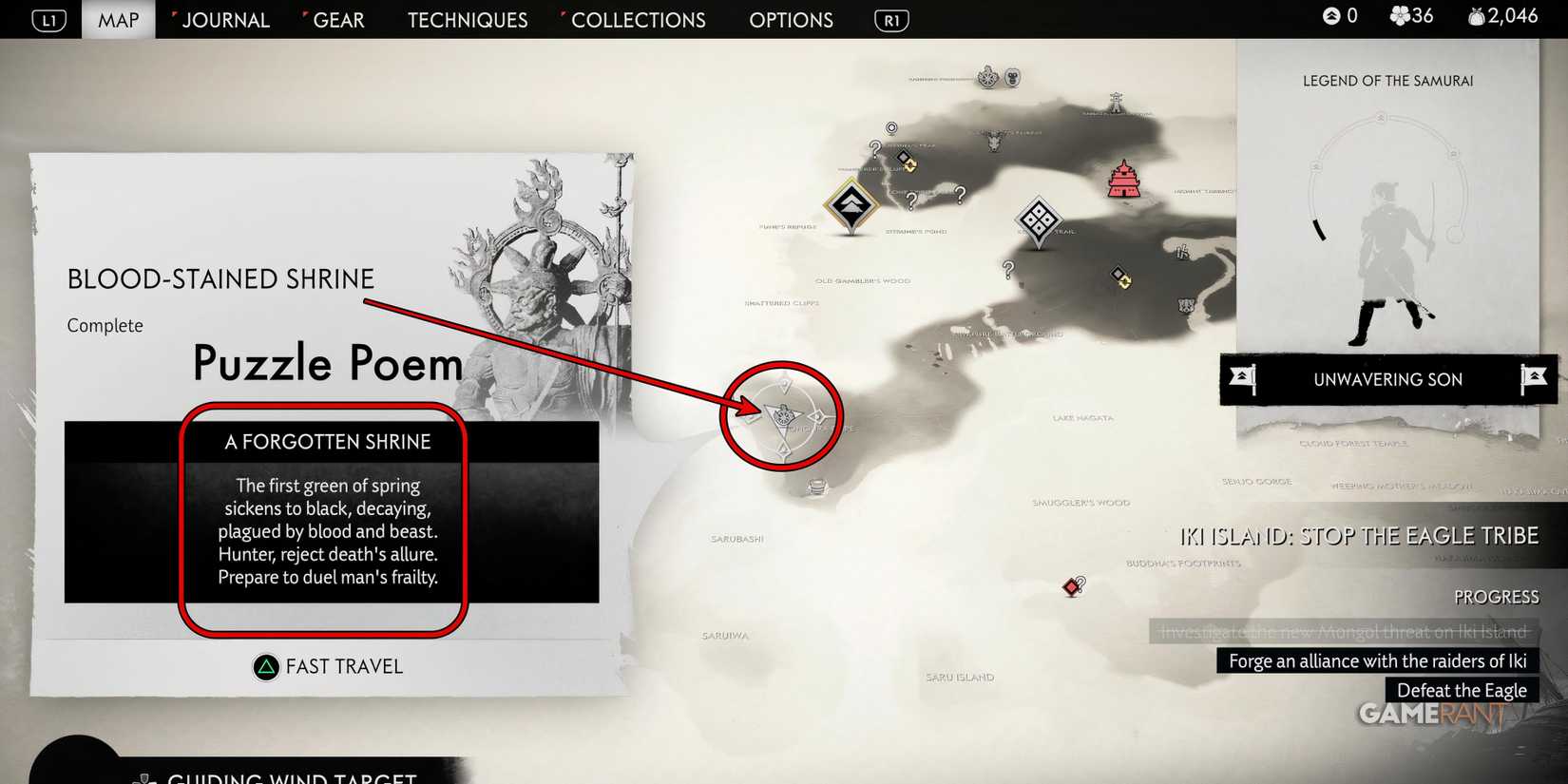
Task: Open the Collections tab
Action: (638, 20)
